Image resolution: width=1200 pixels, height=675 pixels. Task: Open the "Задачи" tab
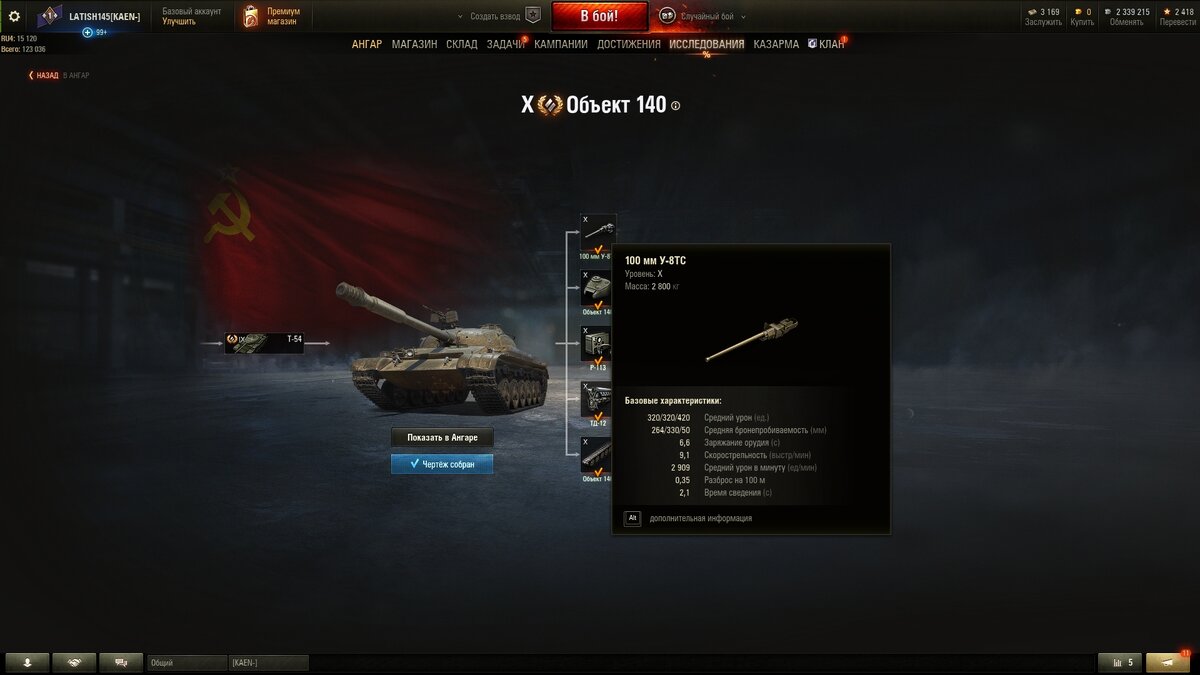505,44
